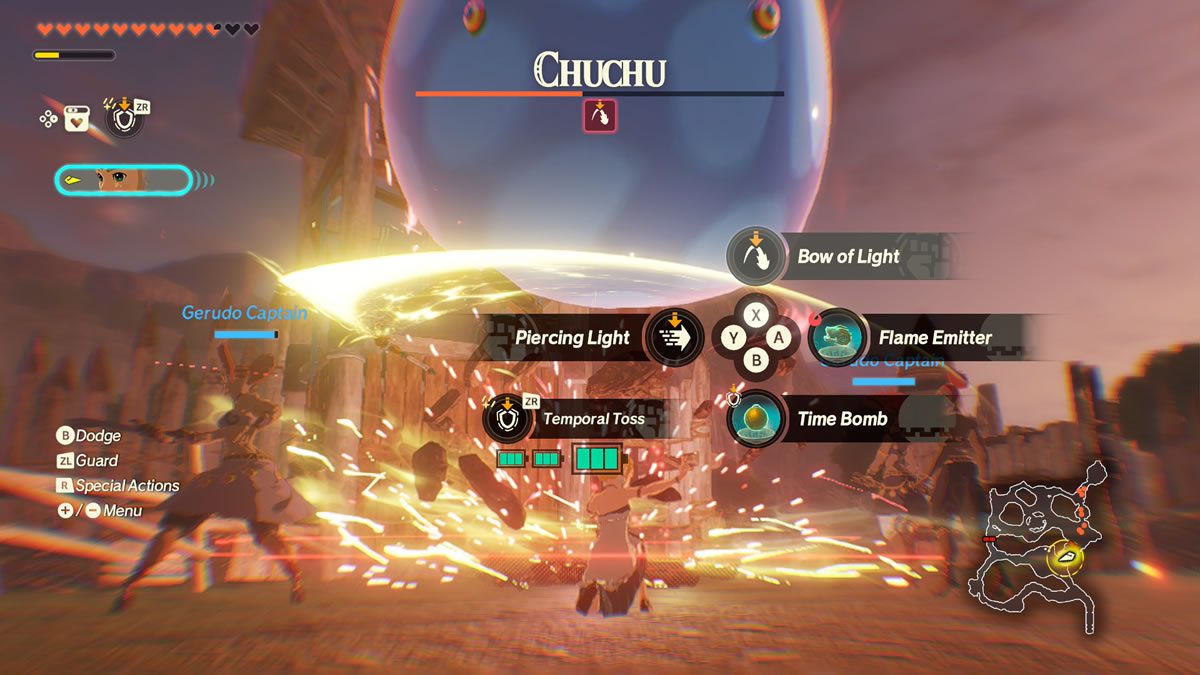The height and width of the screenshot is (675, 1200).
Task: Choose the Flame Emitter device
Action: pyautogui.click(x=838, y=337)
